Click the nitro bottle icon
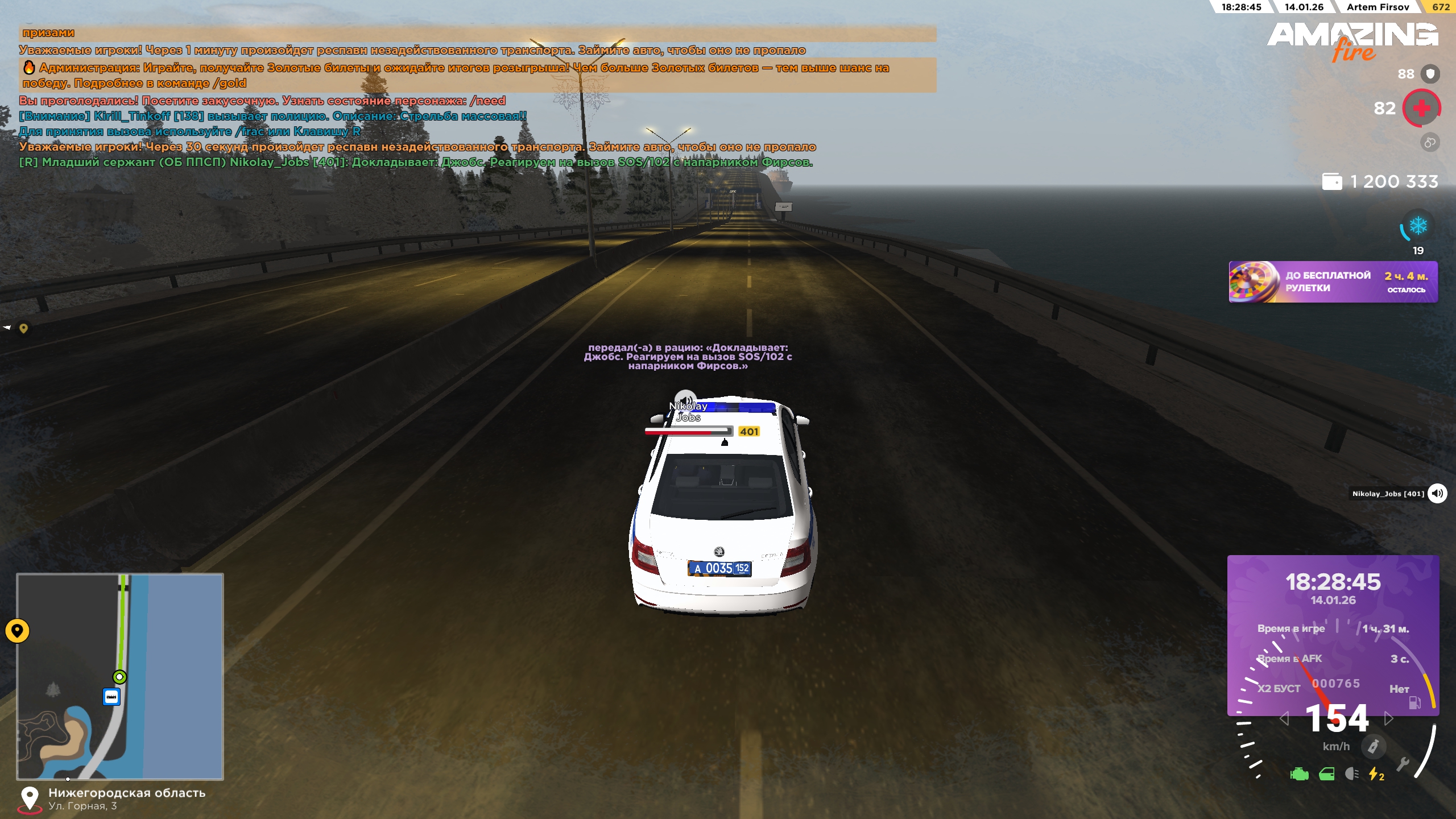Image resolution: width=1456 pixels, height=819 pixels. click(1373, 746)
